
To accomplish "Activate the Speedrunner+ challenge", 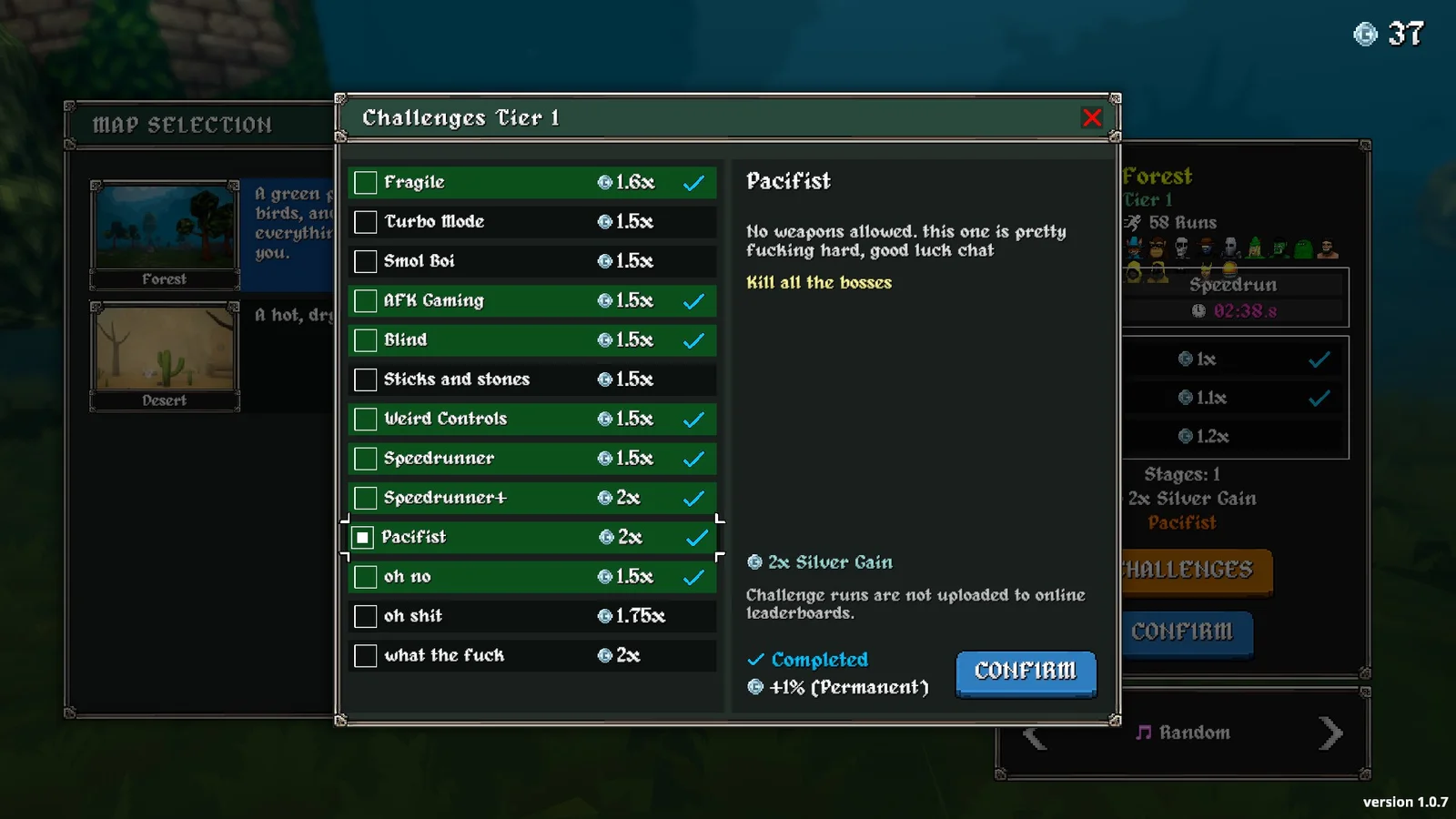I will click(366, 498).
